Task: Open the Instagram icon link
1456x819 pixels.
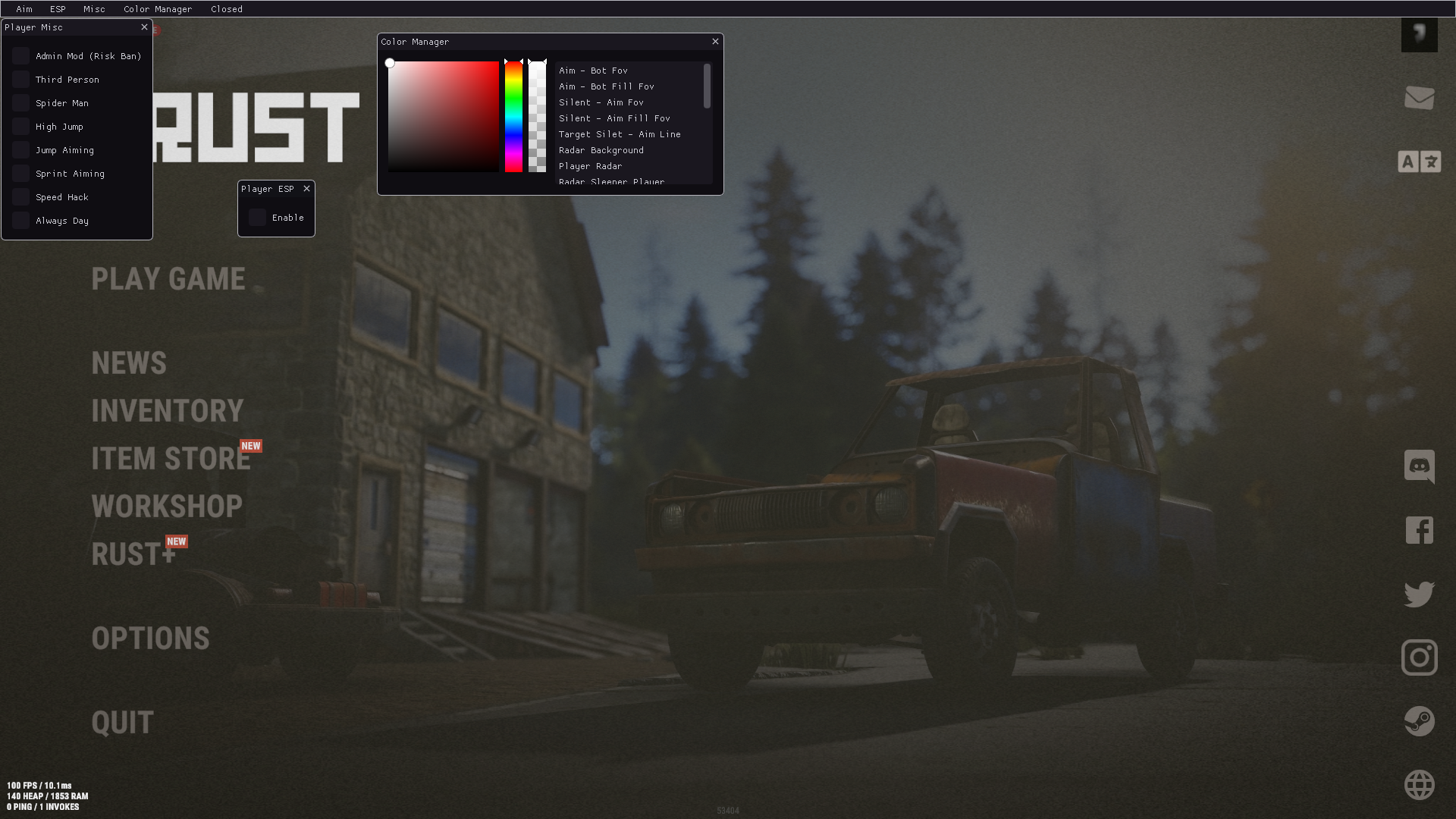Action: 1419,657
